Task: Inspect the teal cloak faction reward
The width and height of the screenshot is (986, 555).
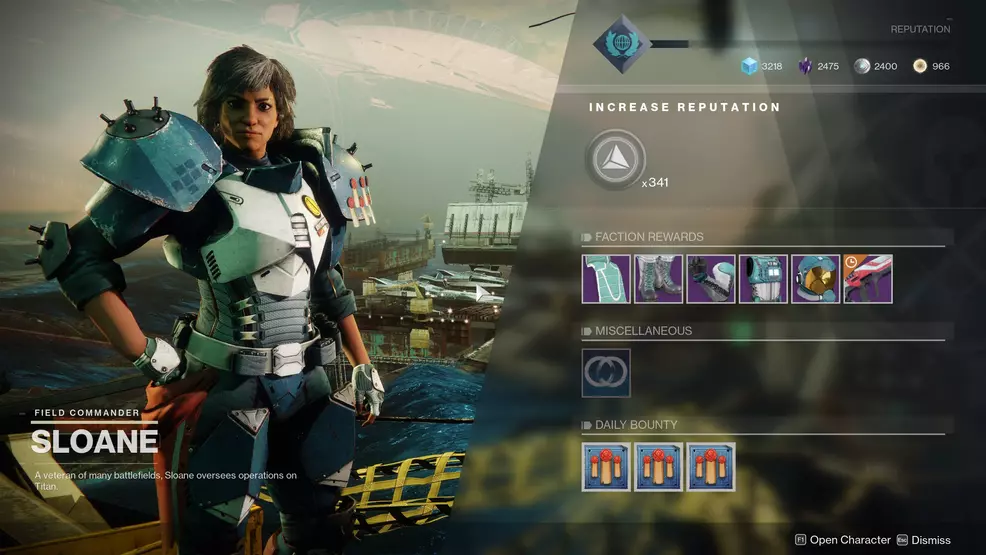Action: point(606,279)
